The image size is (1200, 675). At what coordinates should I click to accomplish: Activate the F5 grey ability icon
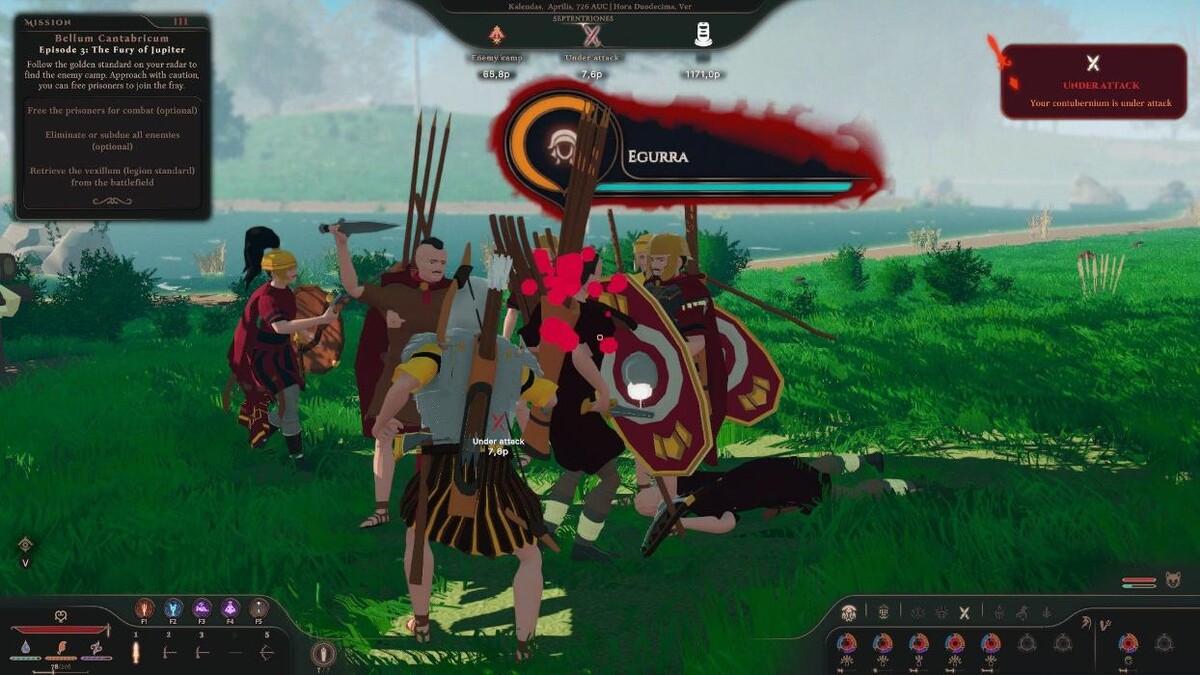click(259, 608)
